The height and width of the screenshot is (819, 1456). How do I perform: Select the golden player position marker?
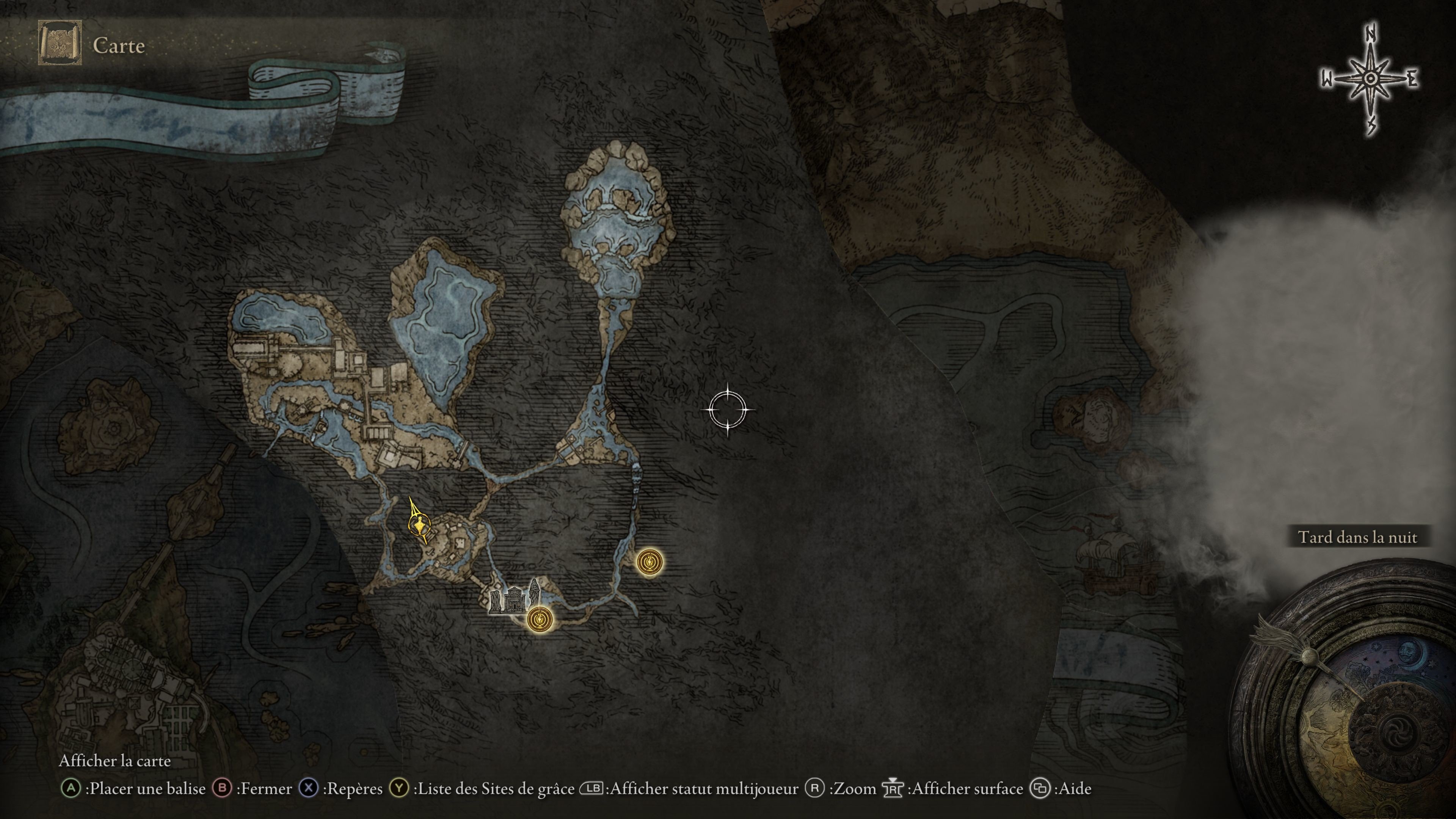coord(419,526)
